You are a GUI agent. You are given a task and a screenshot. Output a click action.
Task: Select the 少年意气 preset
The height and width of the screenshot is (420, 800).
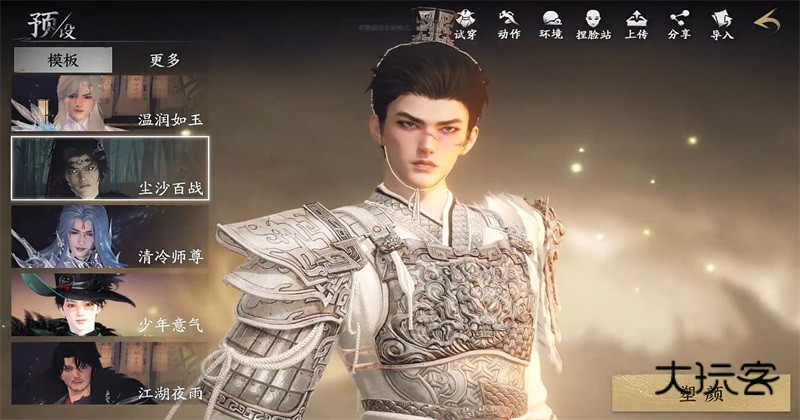110,305
